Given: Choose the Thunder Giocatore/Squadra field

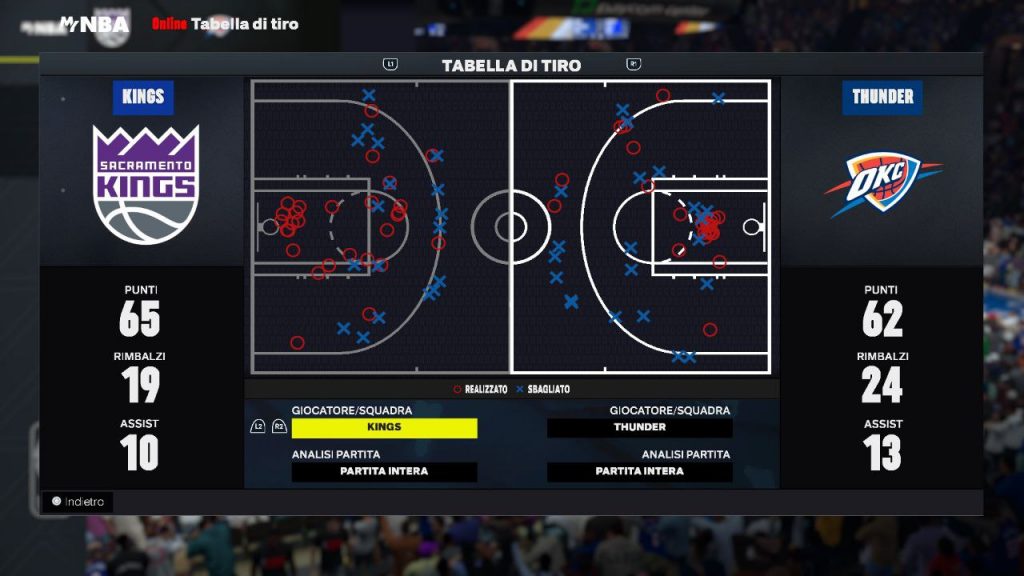Looking at the screenshot, I should (x=640, y=428).
